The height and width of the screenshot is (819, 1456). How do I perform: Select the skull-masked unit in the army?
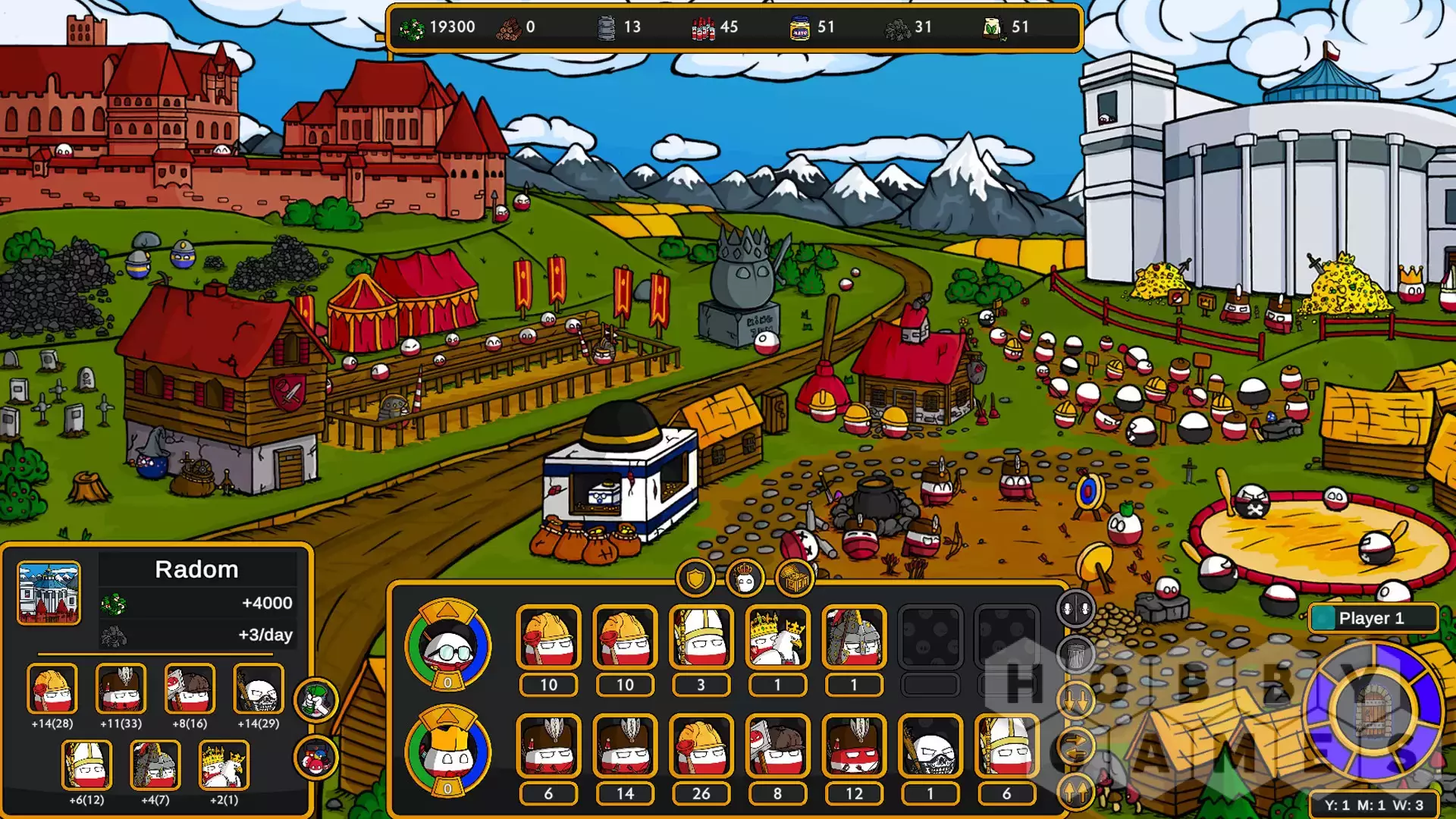tap(930, 746)
